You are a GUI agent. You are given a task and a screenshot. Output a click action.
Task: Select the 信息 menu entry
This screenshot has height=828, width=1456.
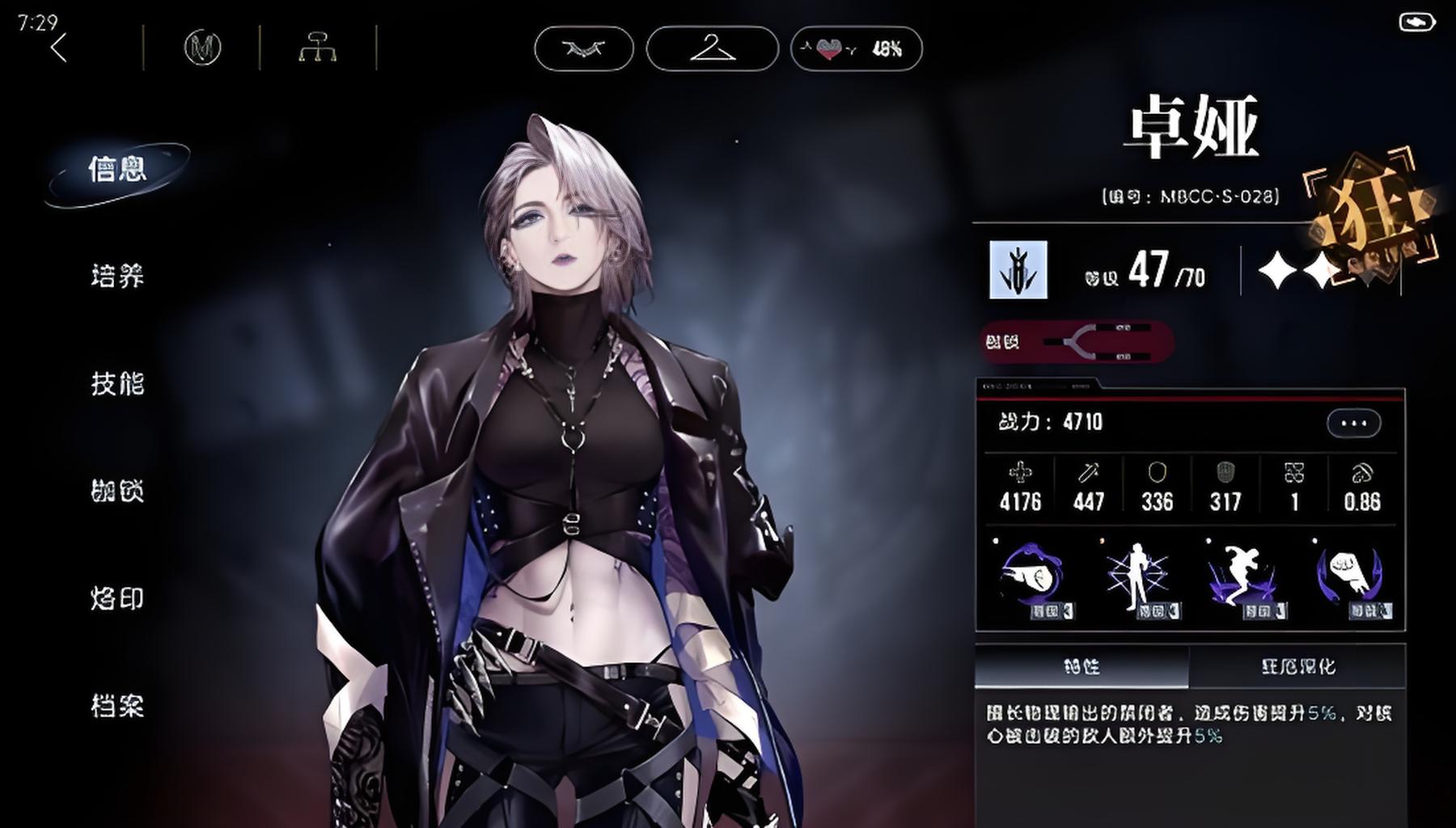click(x=117, y=170)
